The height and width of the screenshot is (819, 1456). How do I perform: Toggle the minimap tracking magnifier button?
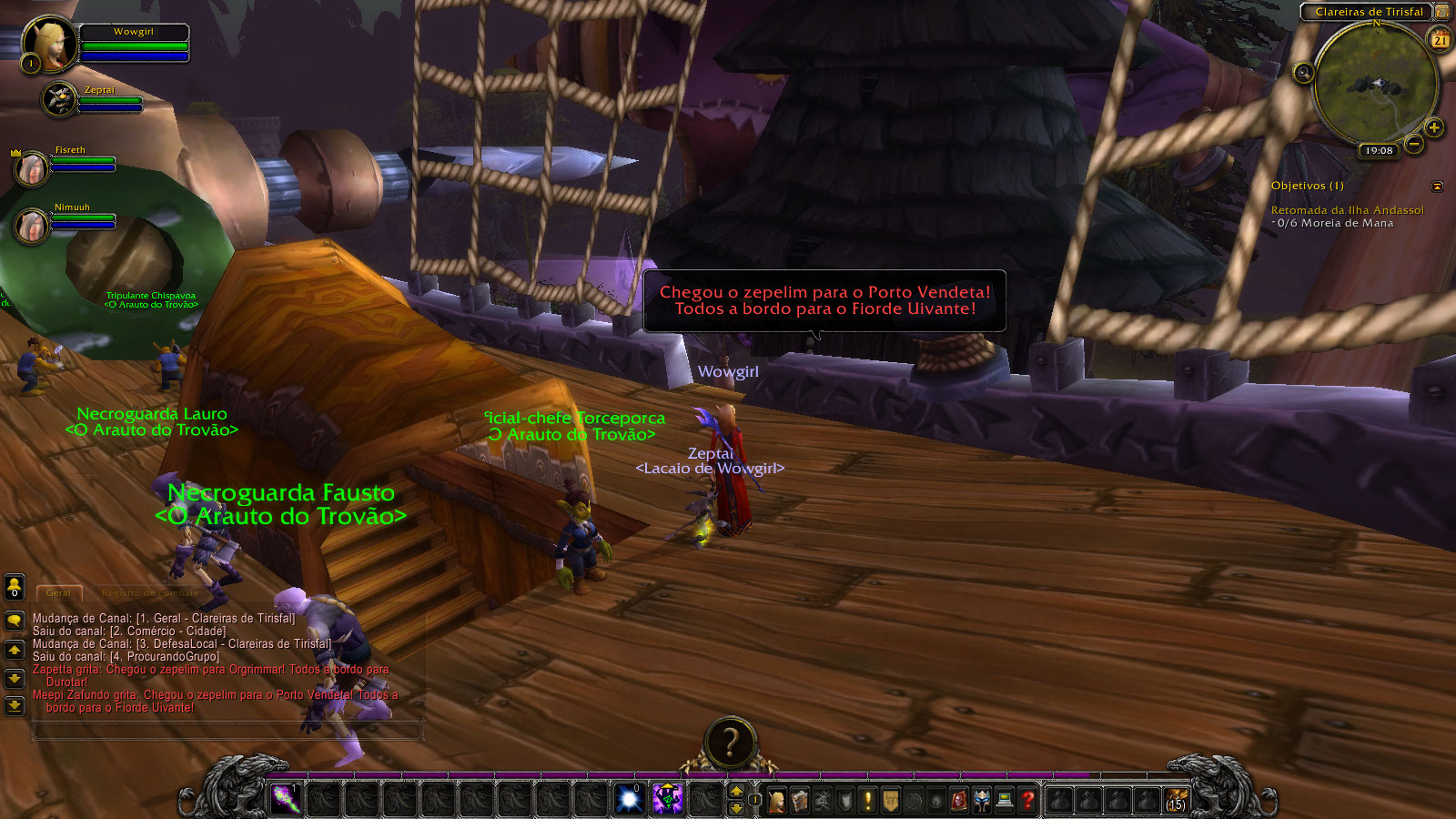tap(1303, 73)
